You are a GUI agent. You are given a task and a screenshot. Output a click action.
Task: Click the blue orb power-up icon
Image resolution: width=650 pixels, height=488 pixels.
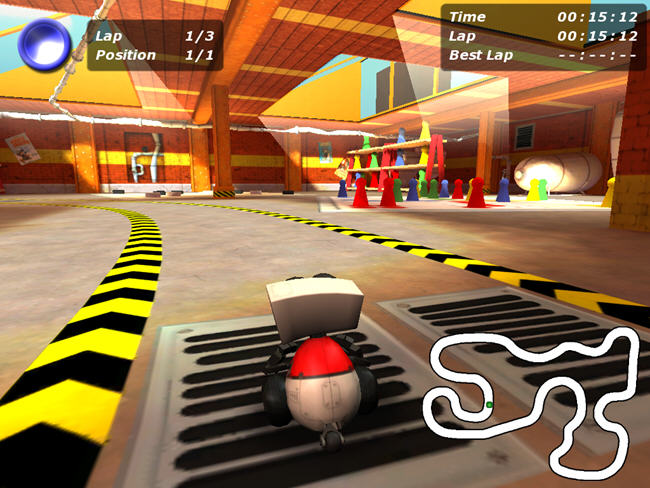point(45,43)
